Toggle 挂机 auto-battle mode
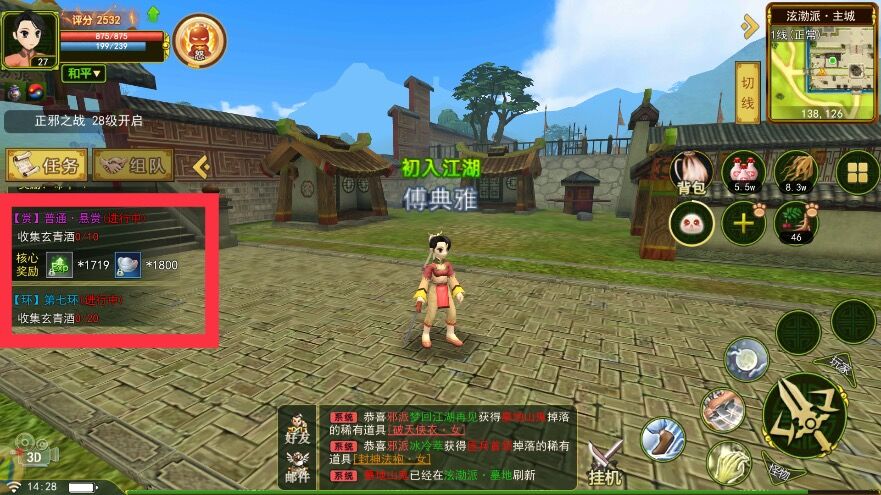This screenshot has height=495, width=881. [605, 462]
